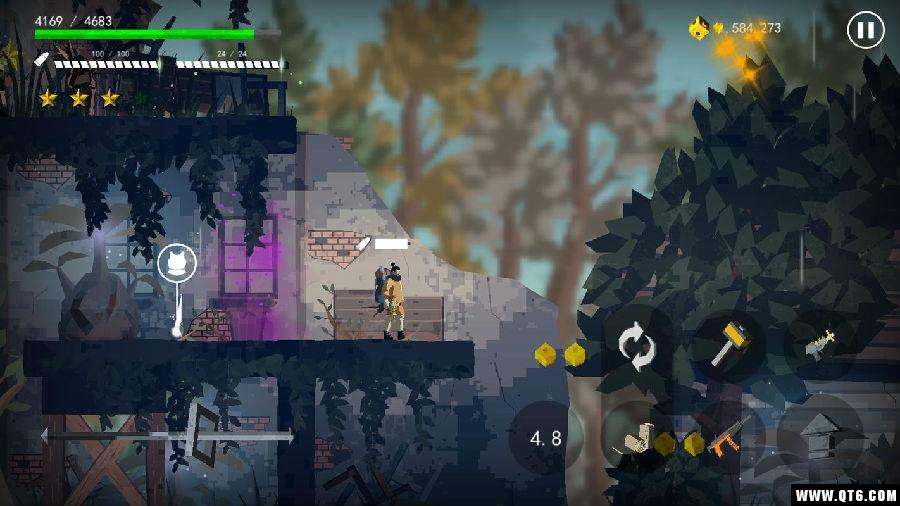
Task: Fire the pistol weapon button
Action: pos(820,344)
